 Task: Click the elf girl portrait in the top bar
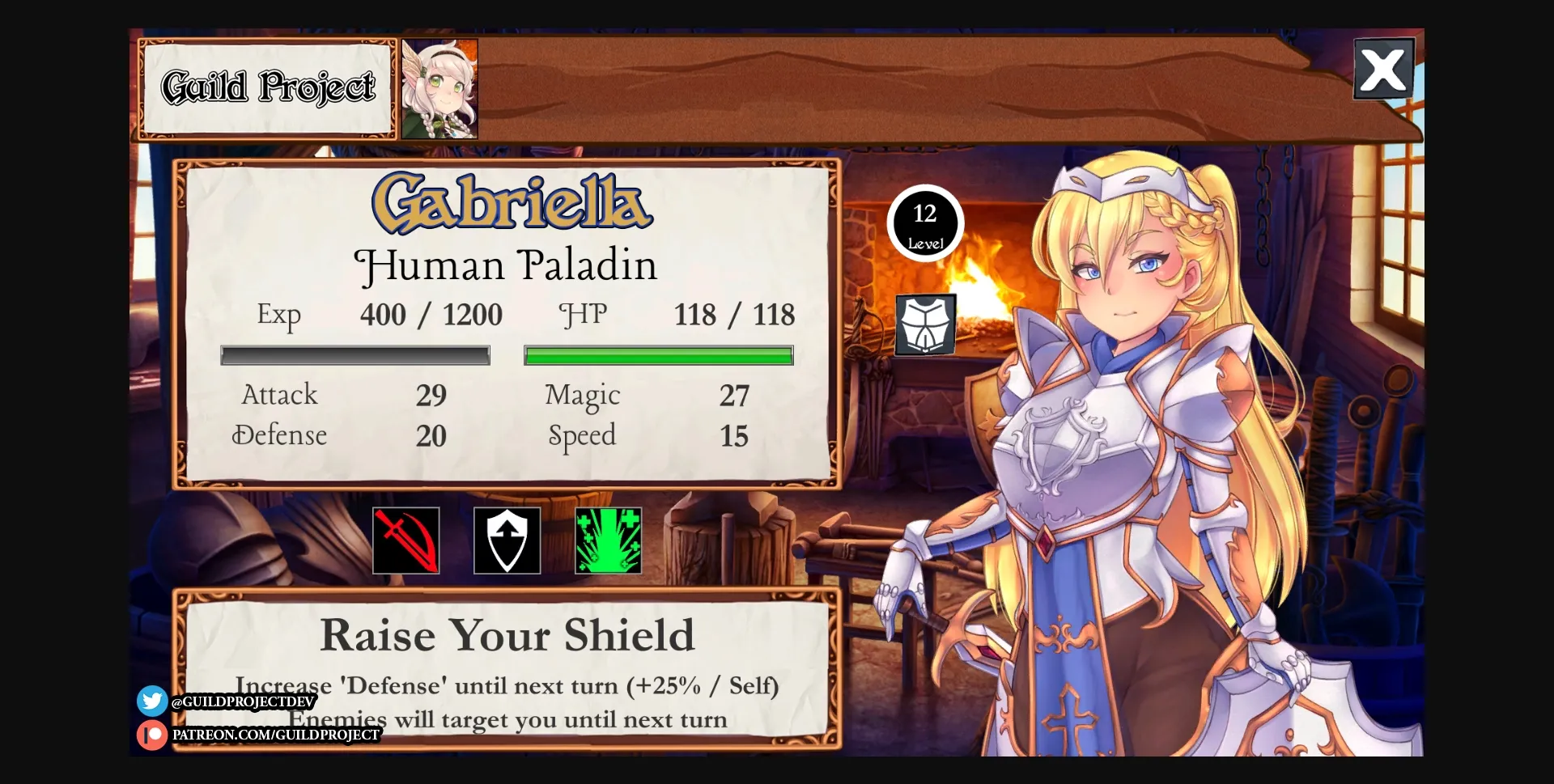pos(439,87)
